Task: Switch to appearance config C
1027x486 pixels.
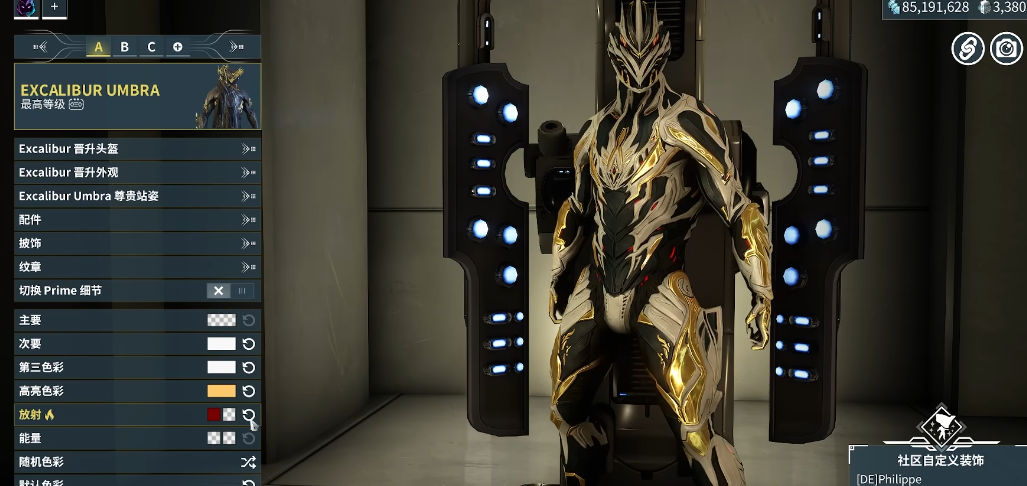Action: pos(152,47)
